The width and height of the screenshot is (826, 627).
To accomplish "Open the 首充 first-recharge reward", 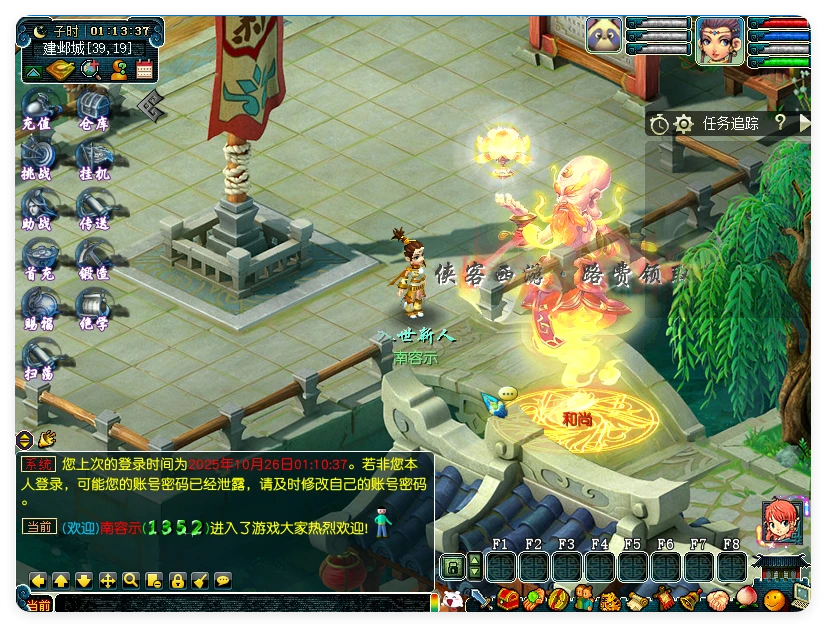I will coord(37,258).
